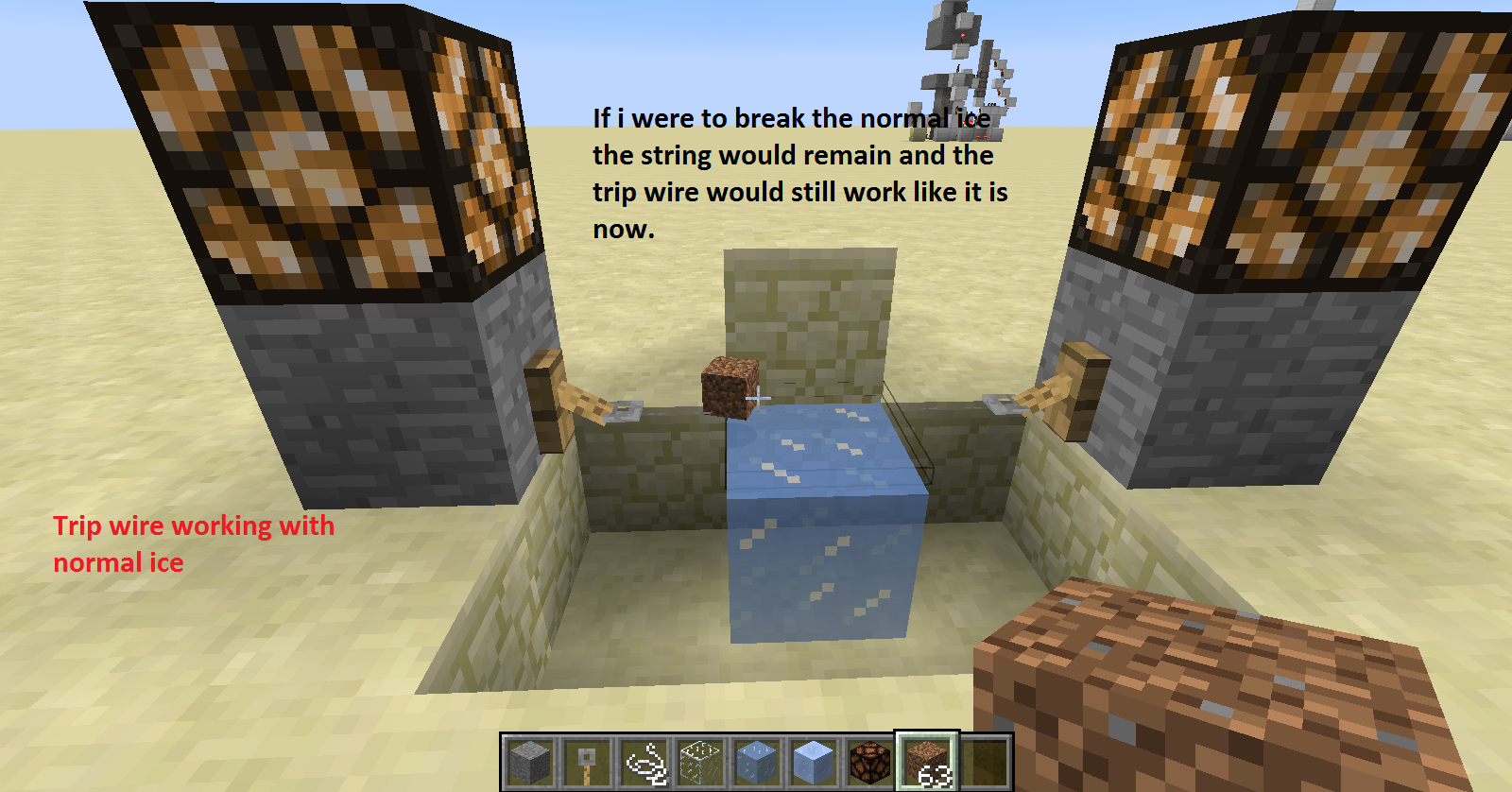Image resolution: width=1512 pixels, height=792 pixels.
Task: Select the dirt stack of 63
Action: pos(927,762)
